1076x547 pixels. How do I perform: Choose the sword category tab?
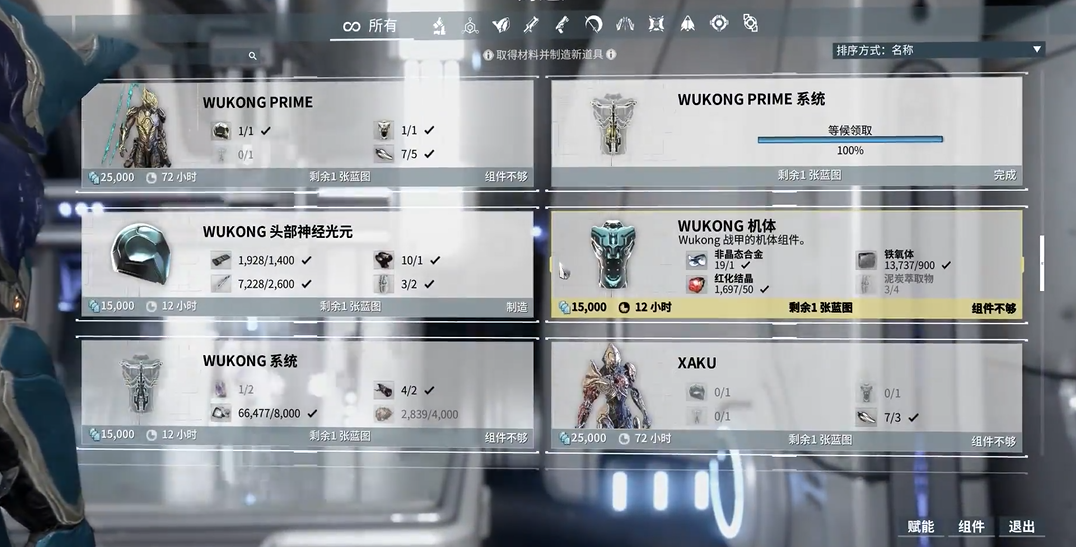530,25
